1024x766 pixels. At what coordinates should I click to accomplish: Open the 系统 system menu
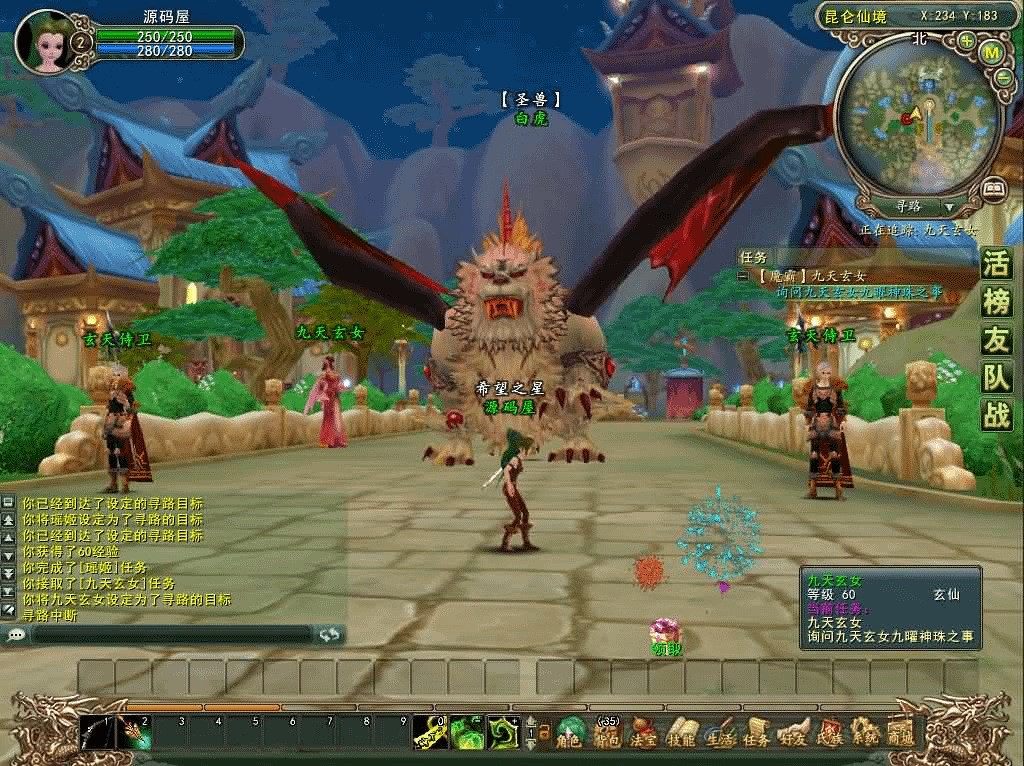tap(864, 734)
